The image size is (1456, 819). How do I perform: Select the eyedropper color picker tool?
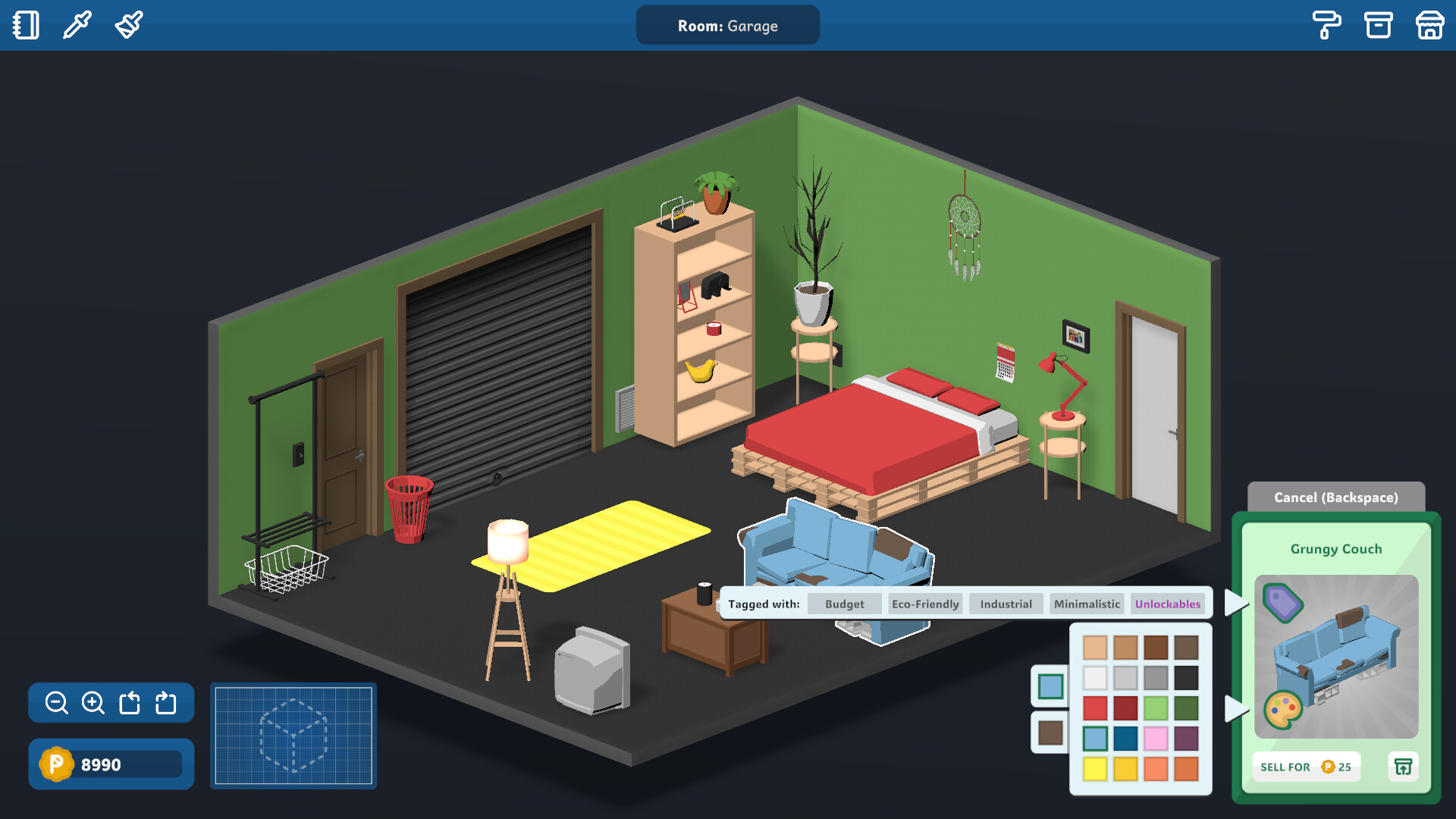(76, 24)
